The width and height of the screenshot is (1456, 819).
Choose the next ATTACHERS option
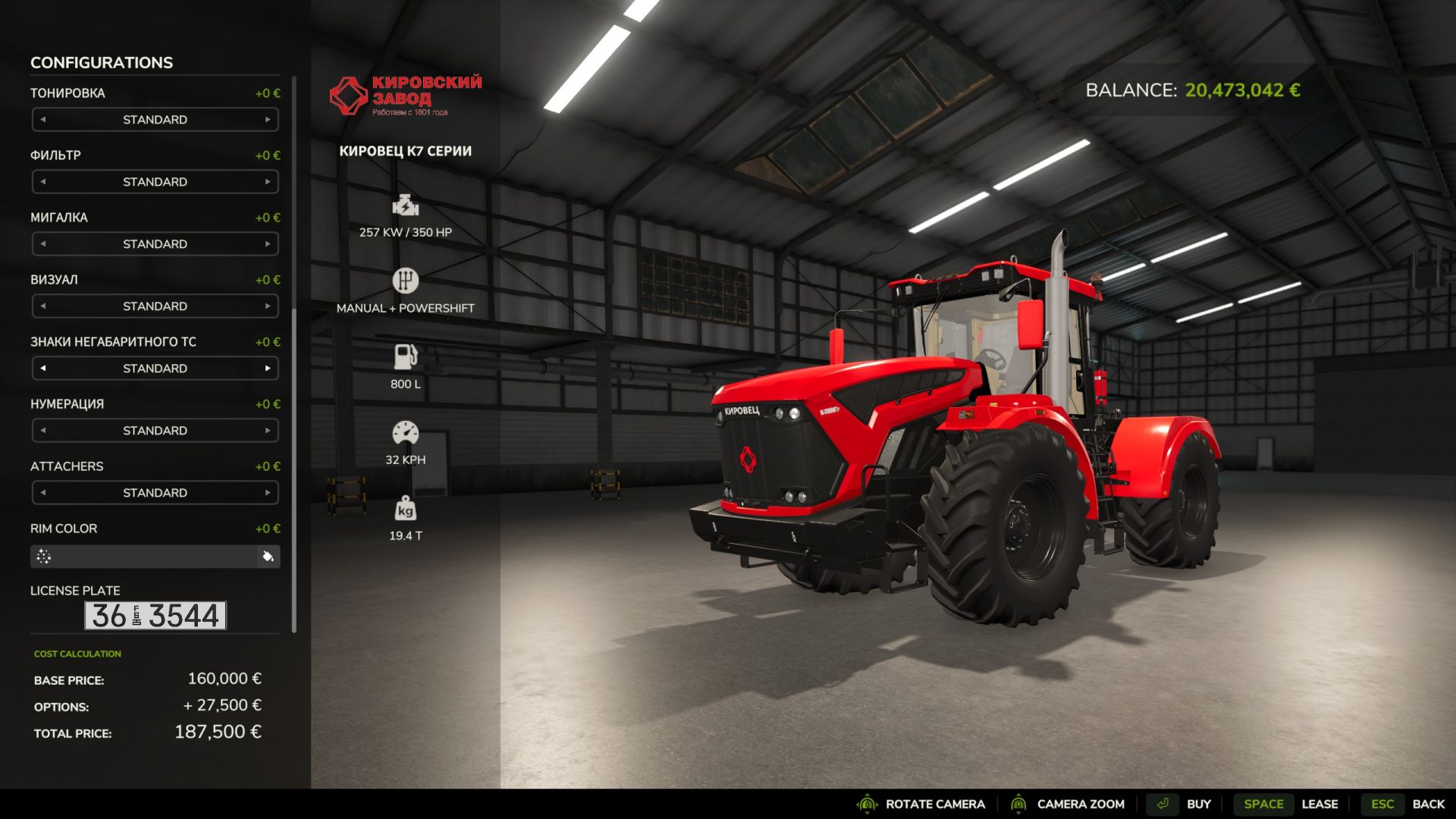point(268,493)
